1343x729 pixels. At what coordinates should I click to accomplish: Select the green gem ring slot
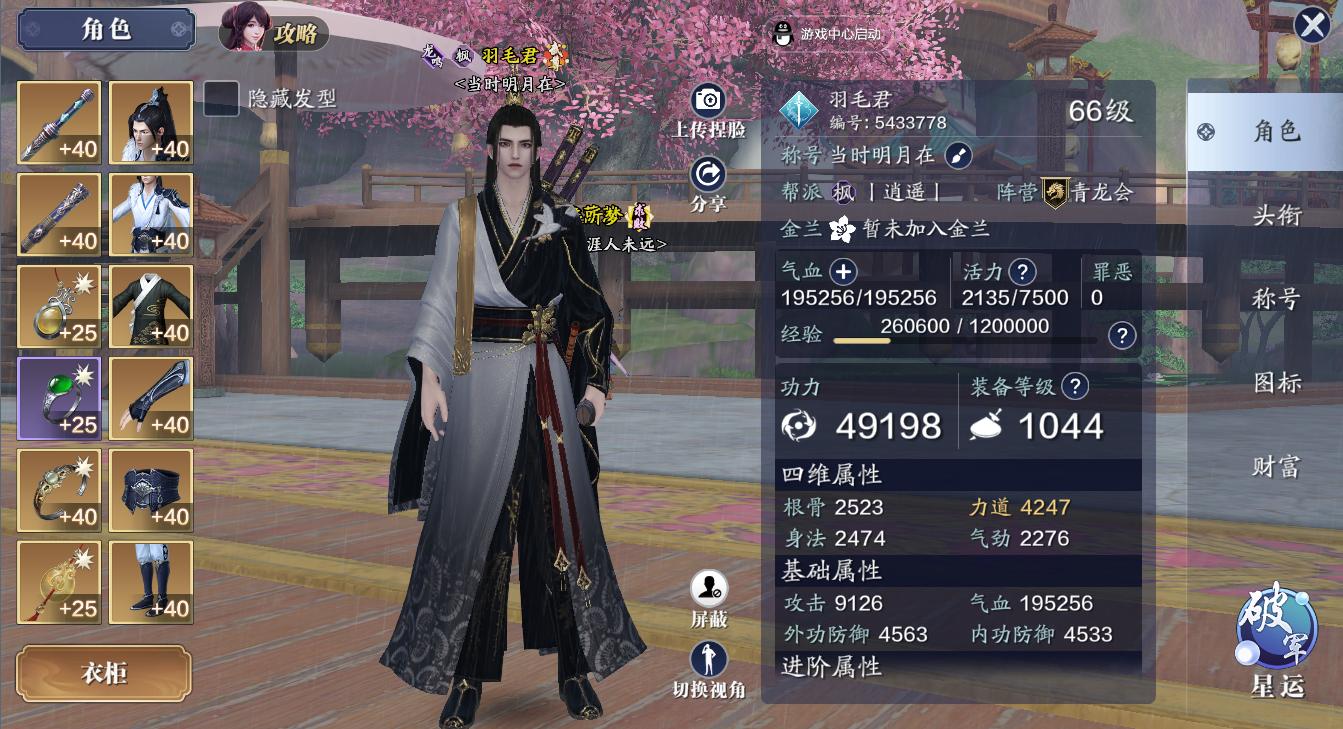coord(59,398)
